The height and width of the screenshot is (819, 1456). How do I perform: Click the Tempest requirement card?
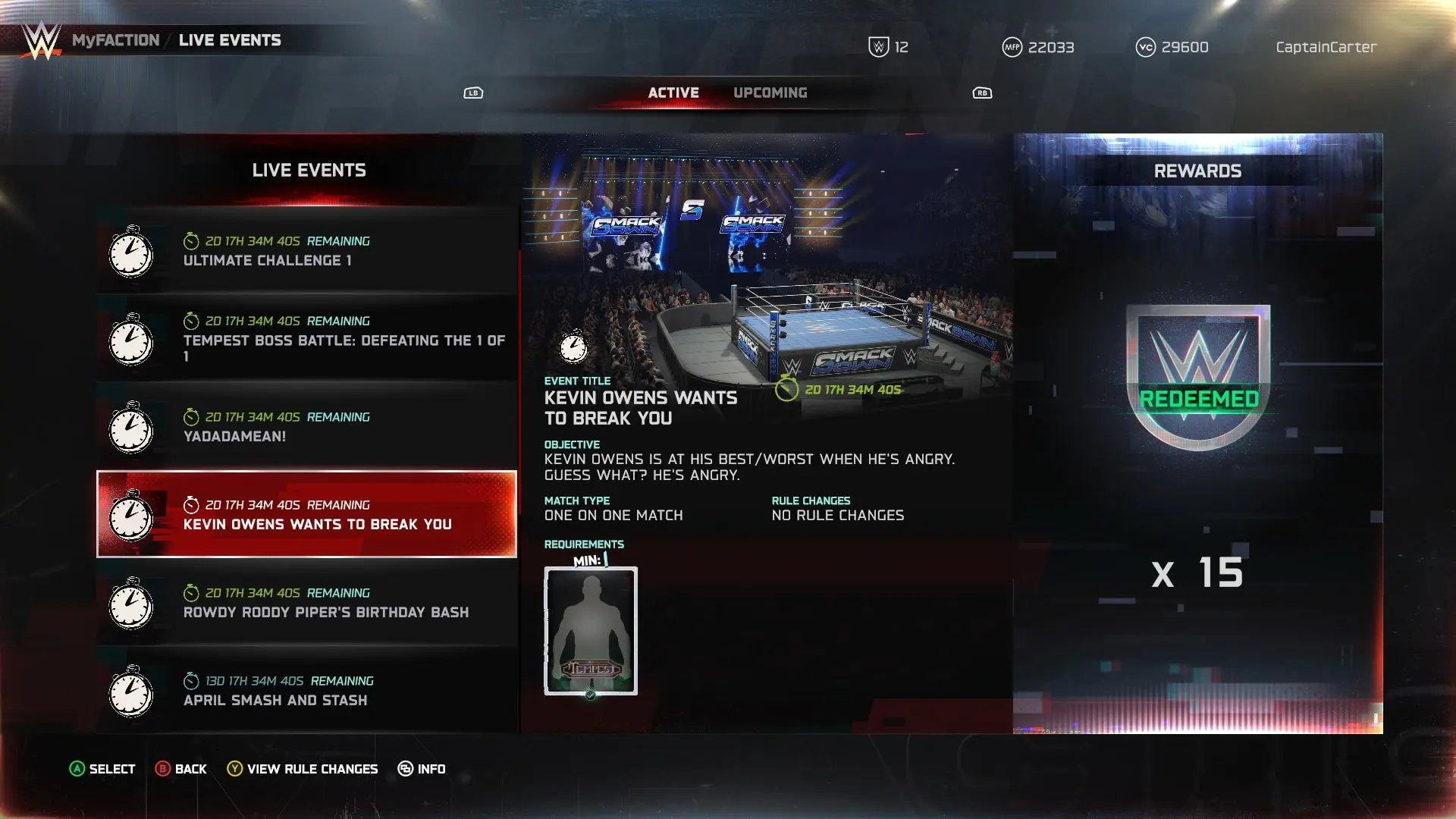click(591, 630)
